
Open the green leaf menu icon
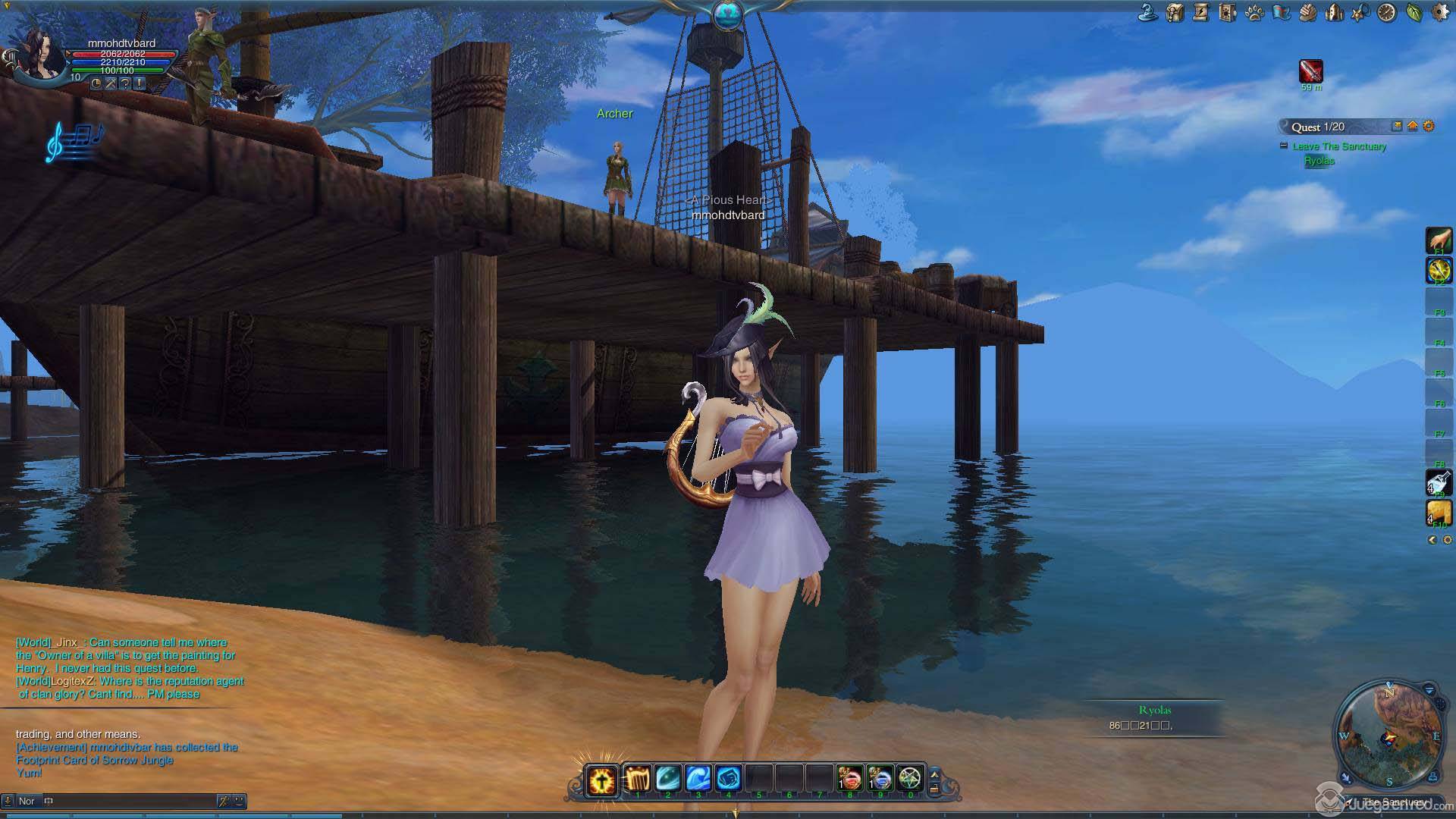1414,12
